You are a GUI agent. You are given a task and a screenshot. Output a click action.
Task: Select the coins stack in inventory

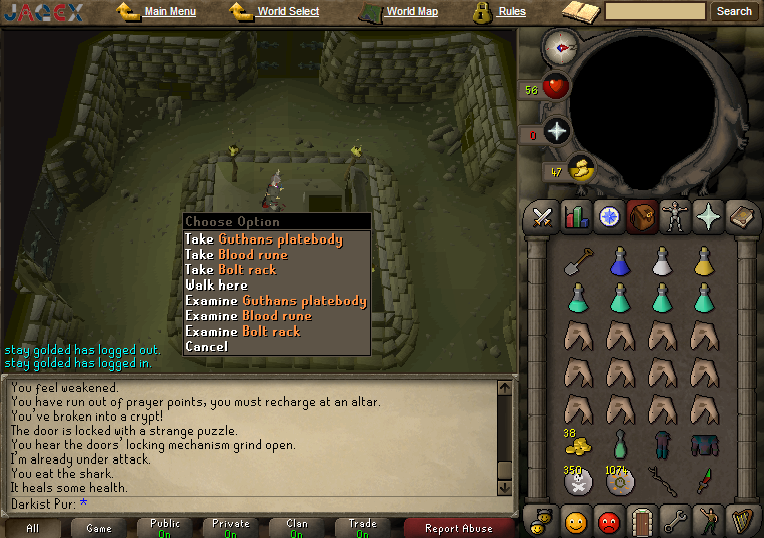(577, 444)
